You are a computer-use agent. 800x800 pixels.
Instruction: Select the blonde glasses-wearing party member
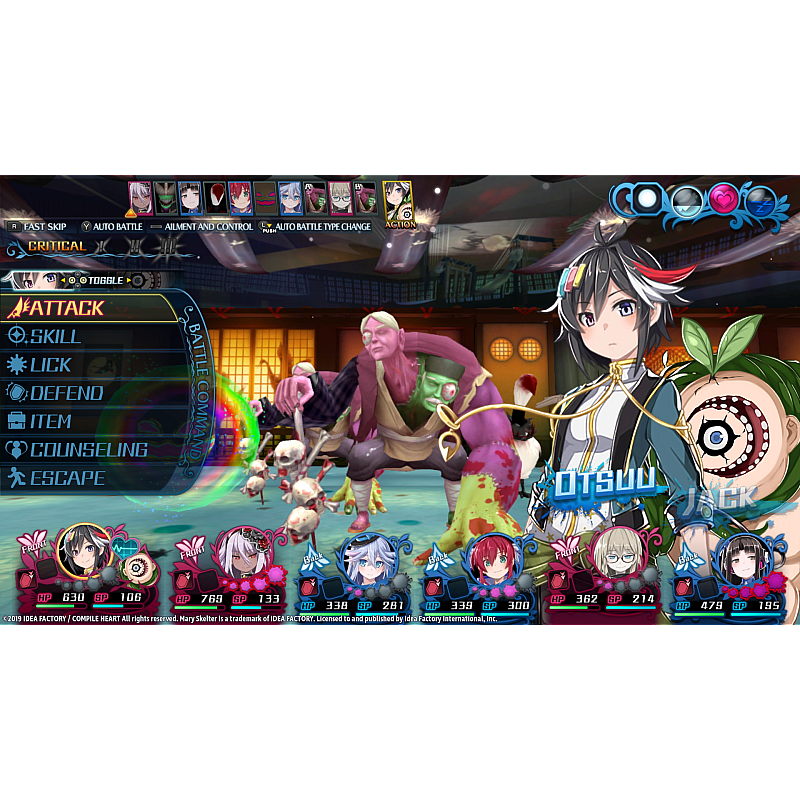(x=616, y=553)
